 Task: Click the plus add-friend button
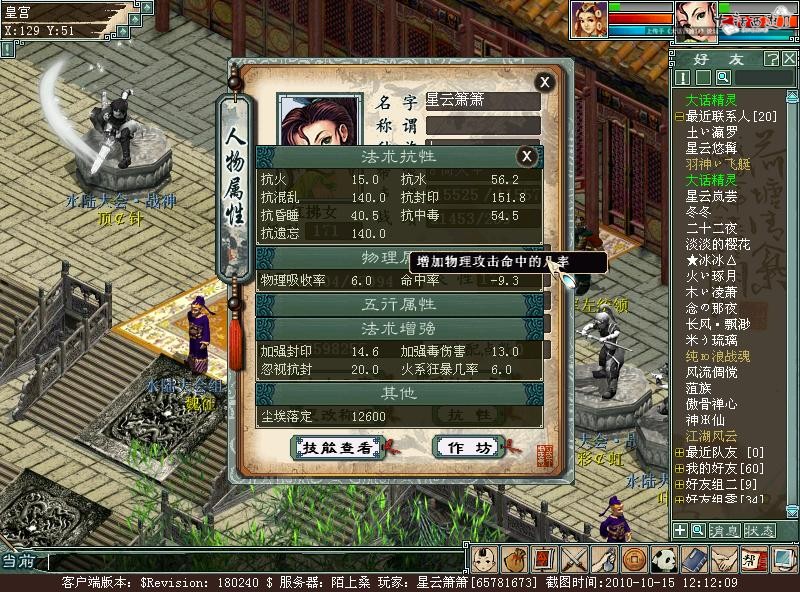[680, 531]
